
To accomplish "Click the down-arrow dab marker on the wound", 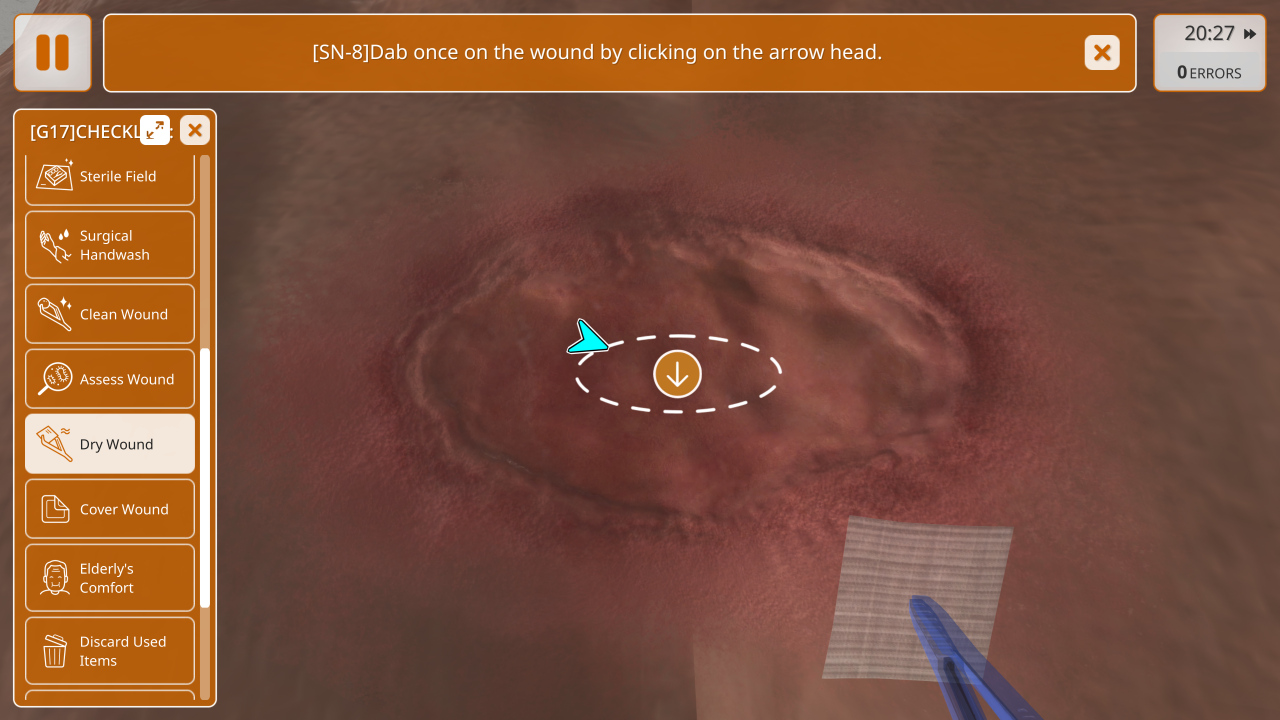I will (678, 374).
